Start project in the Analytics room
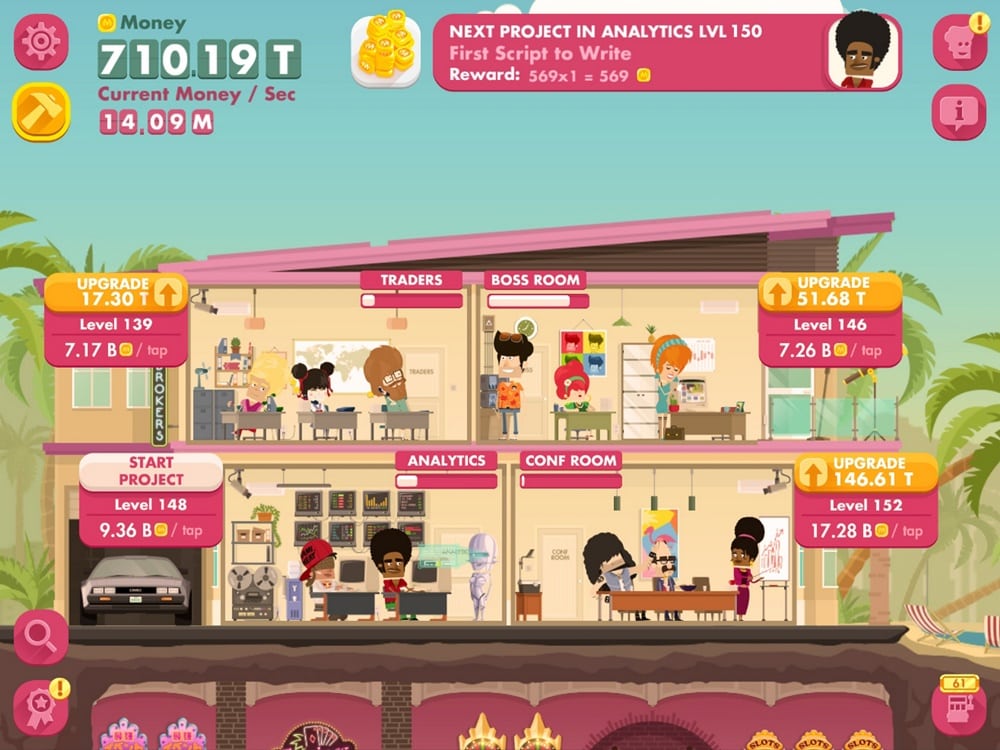The height and width of the screenshot is (750, 1000). point(151,471)
